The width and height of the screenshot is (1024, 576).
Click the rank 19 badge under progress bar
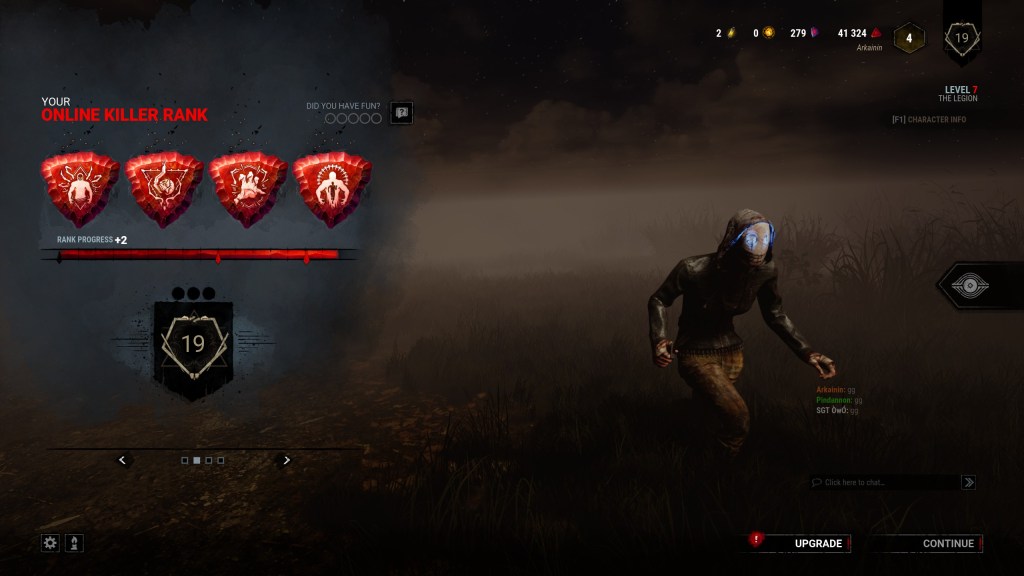point(193,345)
